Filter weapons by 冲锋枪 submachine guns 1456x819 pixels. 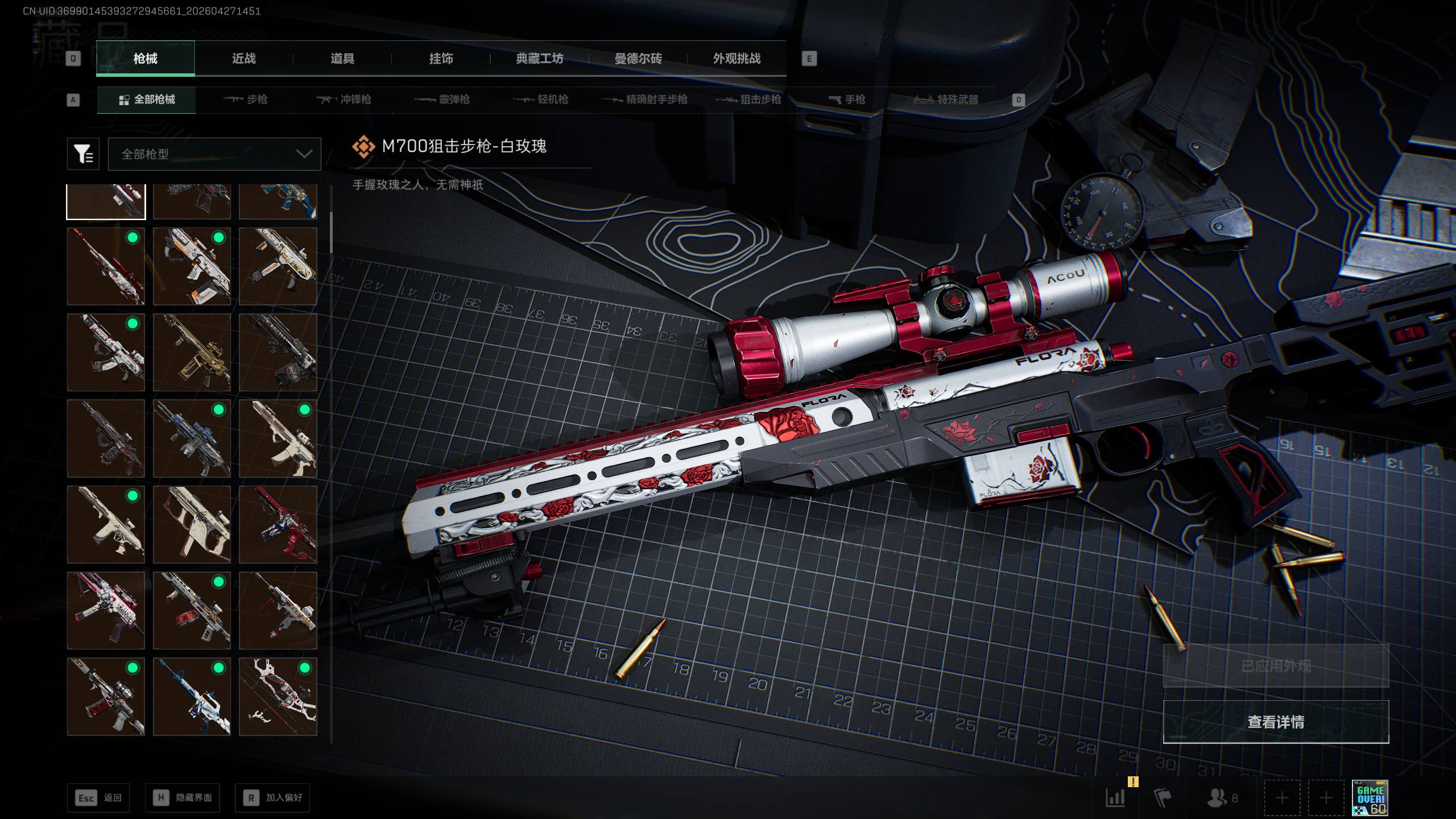344,100
